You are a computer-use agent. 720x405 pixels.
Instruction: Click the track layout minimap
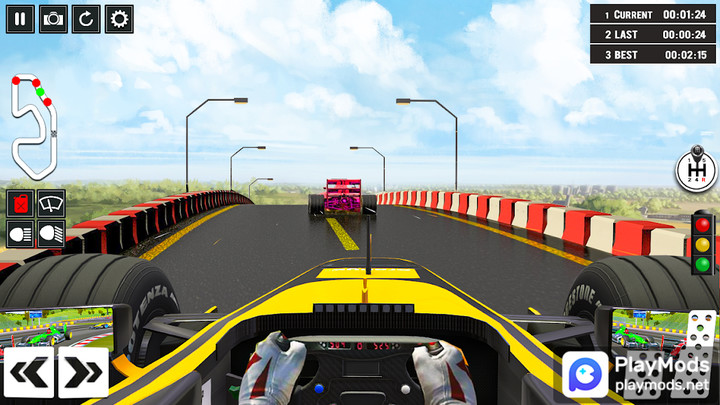pyautogui.click(x=34, y=121)
